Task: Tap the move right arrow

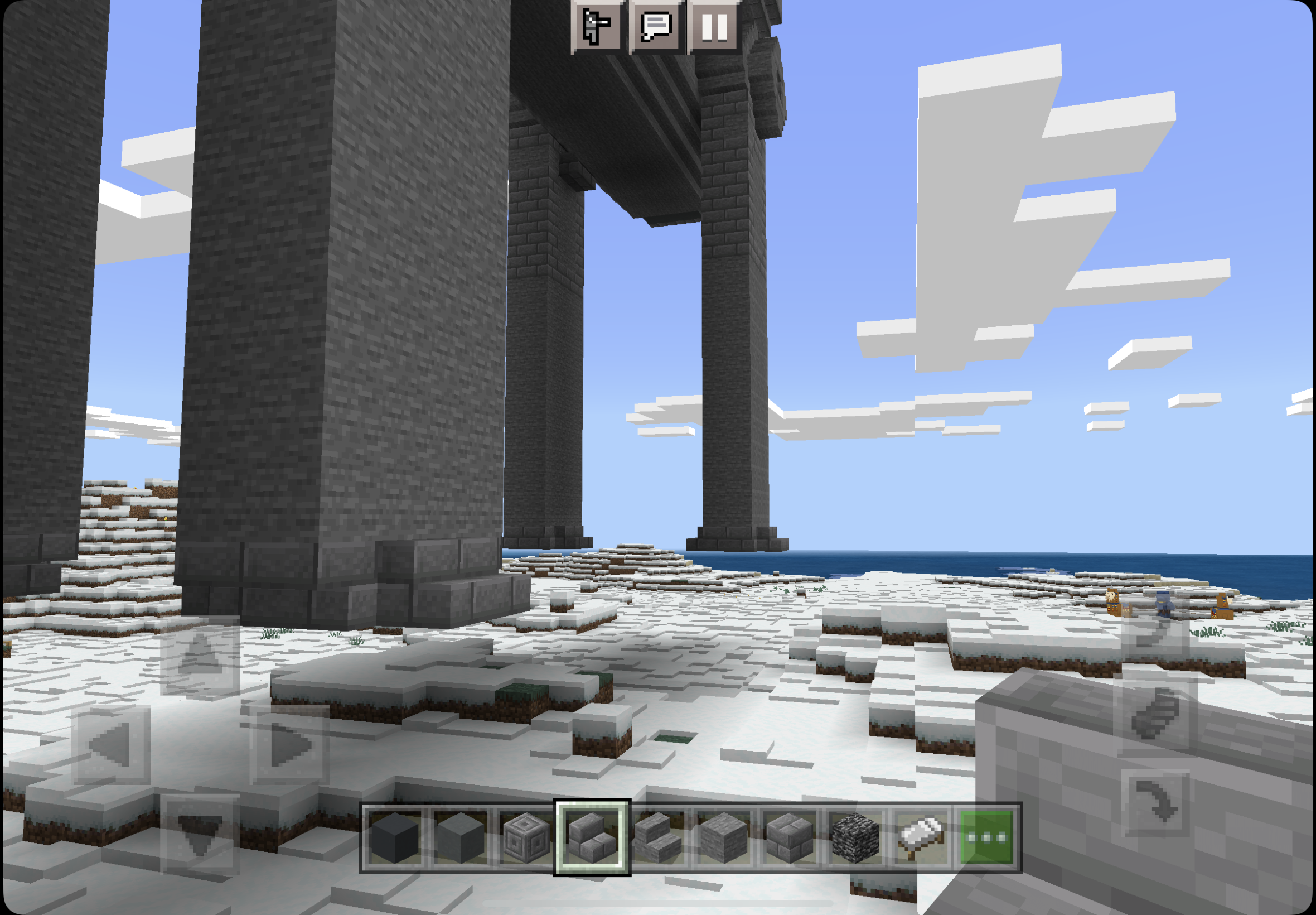Action: pos(289,745)
